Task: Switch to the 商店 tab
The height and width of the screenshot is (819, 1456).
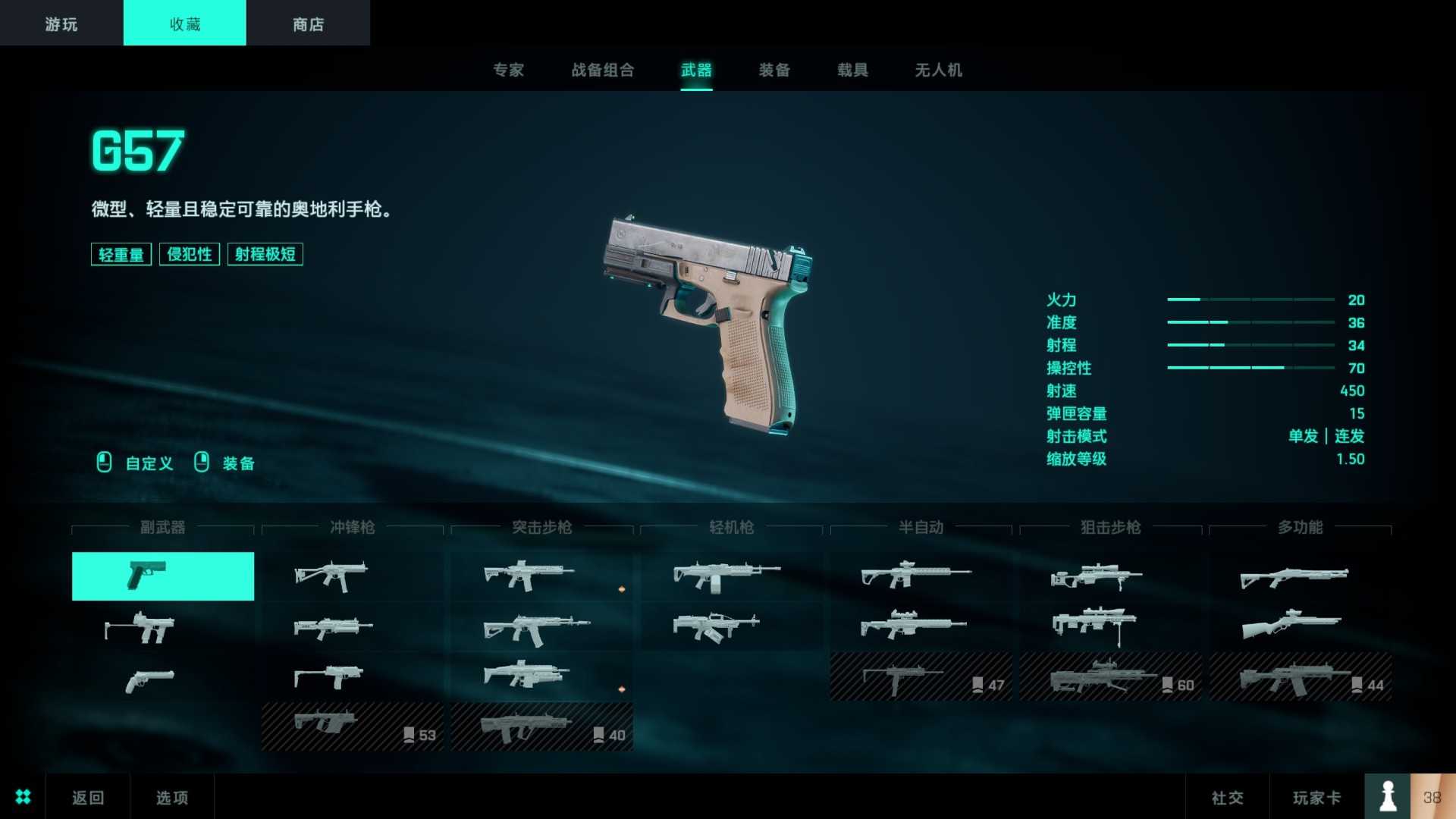Action: (x=306, y=23)
